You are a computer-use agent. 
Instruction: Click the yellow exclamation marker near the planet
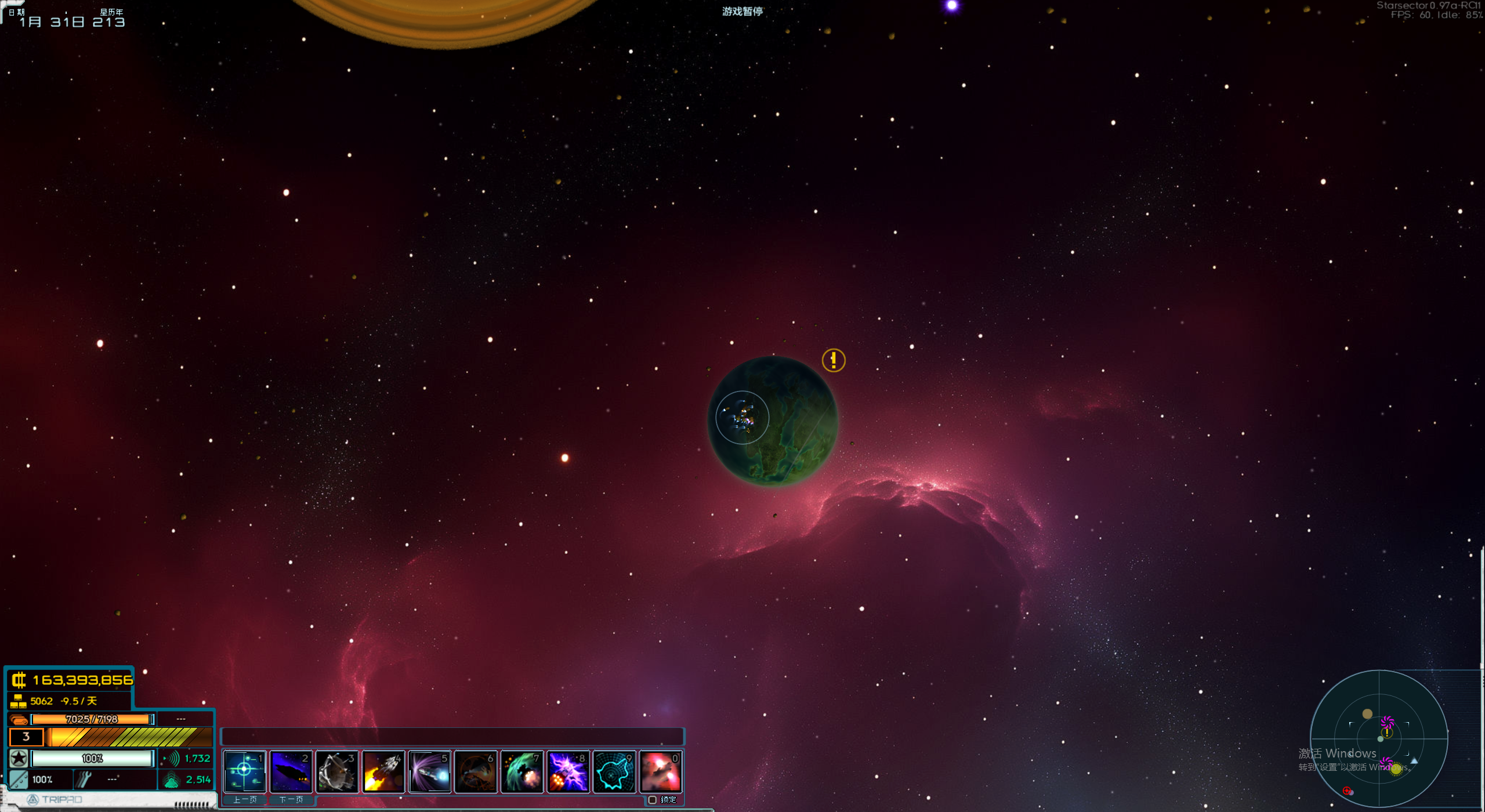[834, 360]
